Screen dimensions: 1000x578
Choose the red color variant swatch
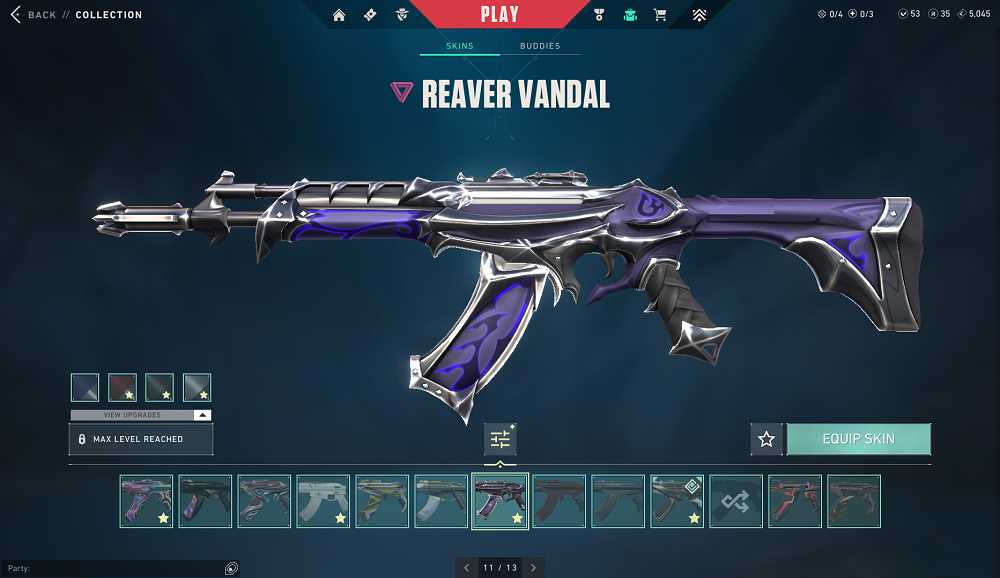pos(122,387)
